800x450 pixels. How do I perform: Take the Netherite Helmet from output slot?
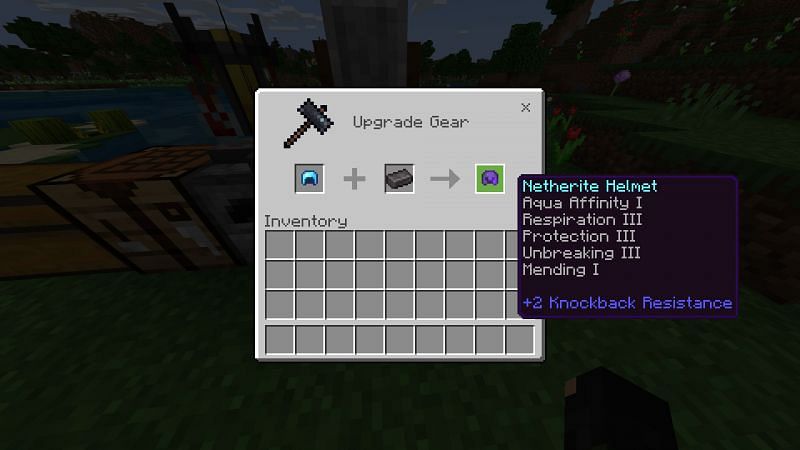pyautogui.click(x=489, y=179)
